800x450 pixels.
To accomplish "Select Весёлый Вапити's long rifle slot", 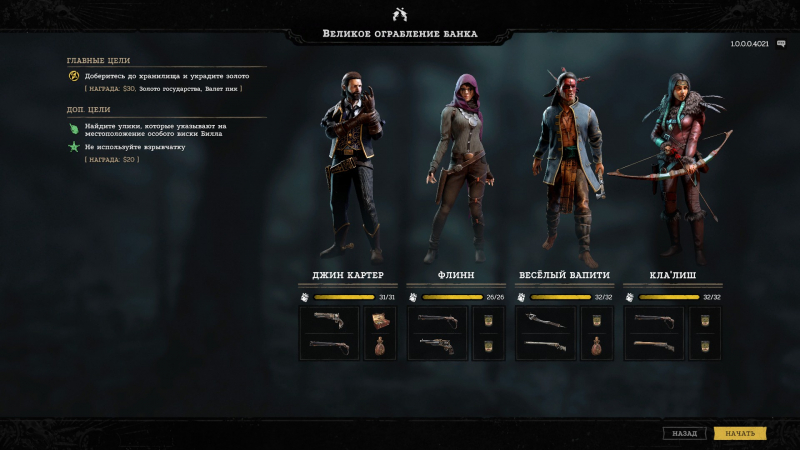I will coord(545,346).
